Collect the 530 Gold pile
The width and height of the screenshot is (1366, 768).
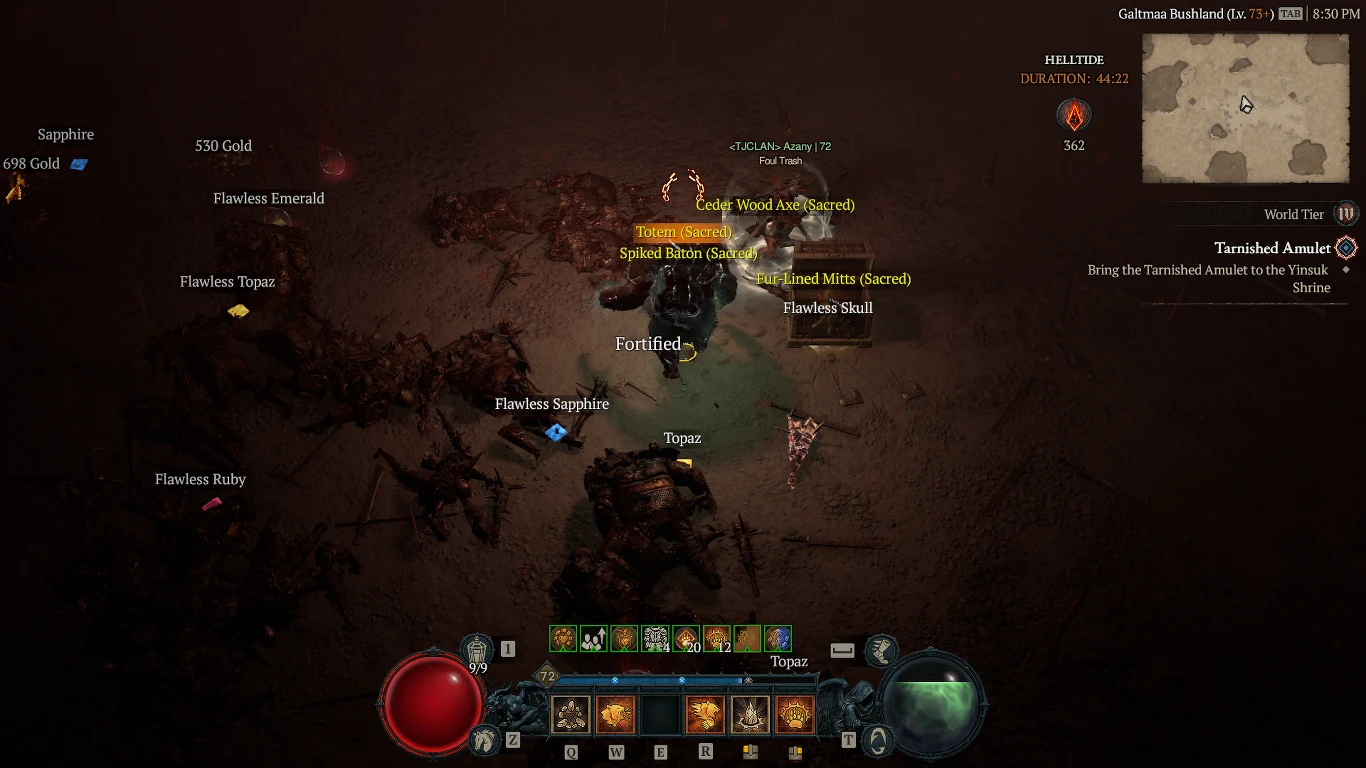pyautogui.click(x=224, y=146)
